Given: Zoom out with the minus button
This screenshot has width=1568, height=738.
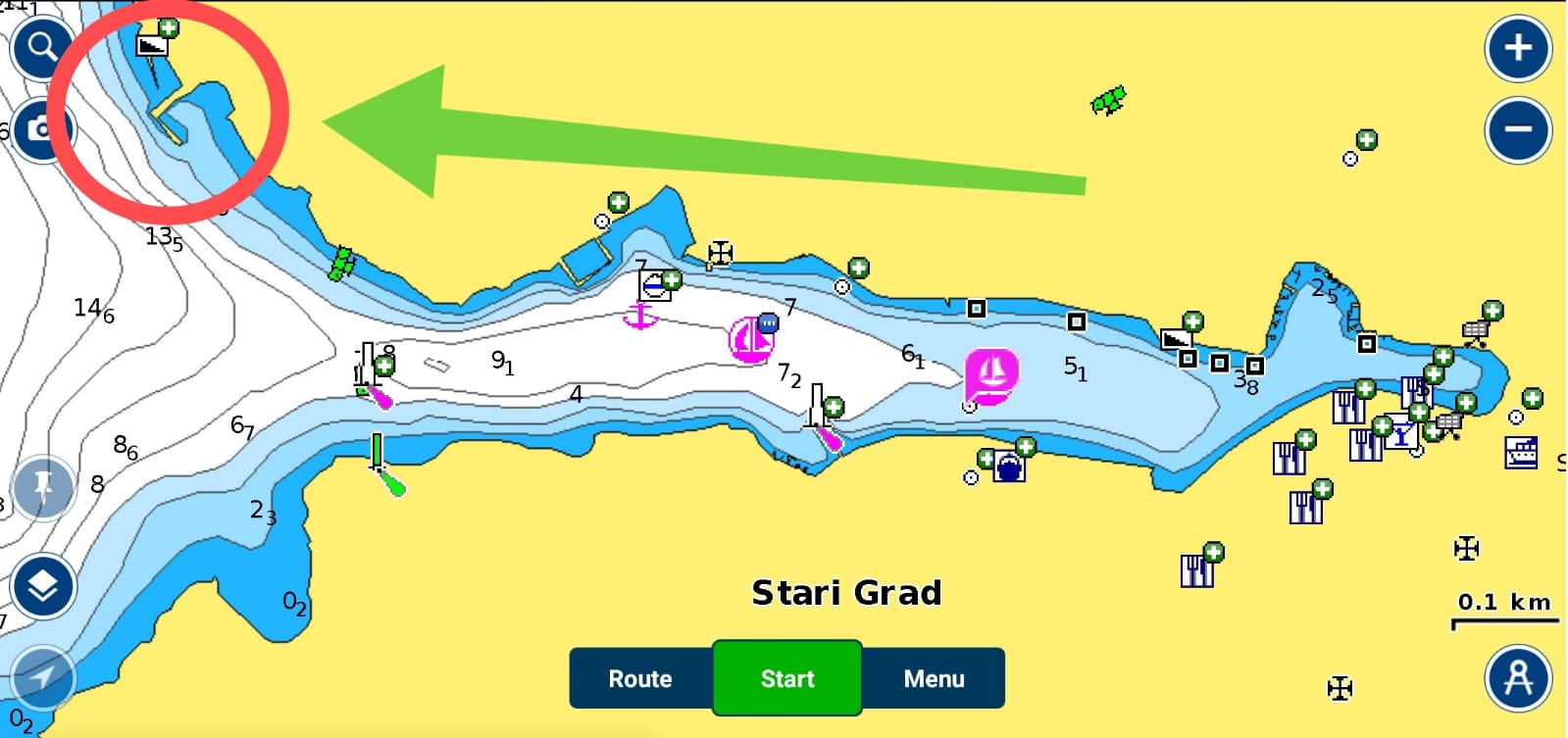Looking at the screenshot, I should (1518, 130).
